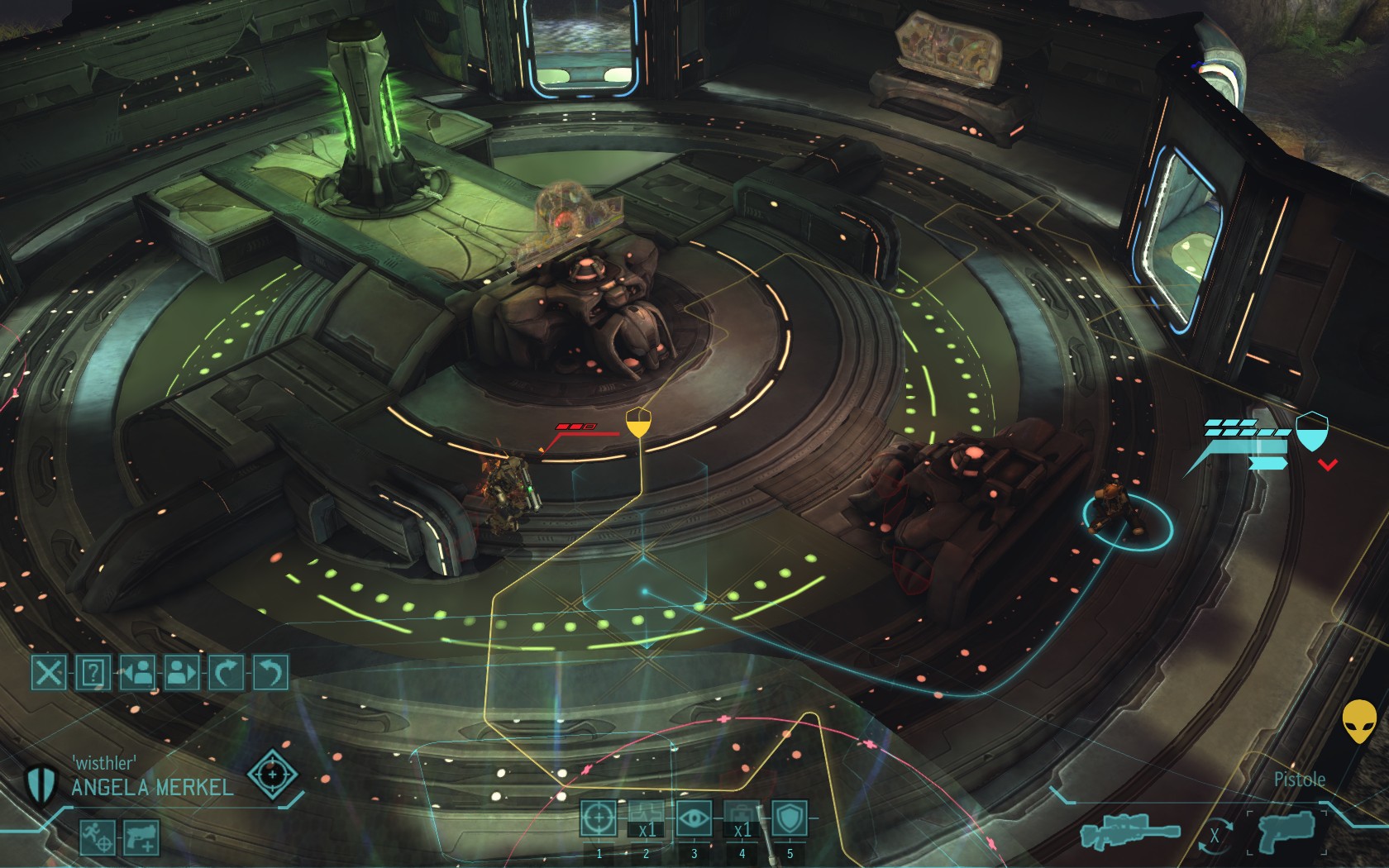This screenshot has width=1389, height=868.
Task: Rotate camera with the clockwise arrow button
Action: [226, 673]
